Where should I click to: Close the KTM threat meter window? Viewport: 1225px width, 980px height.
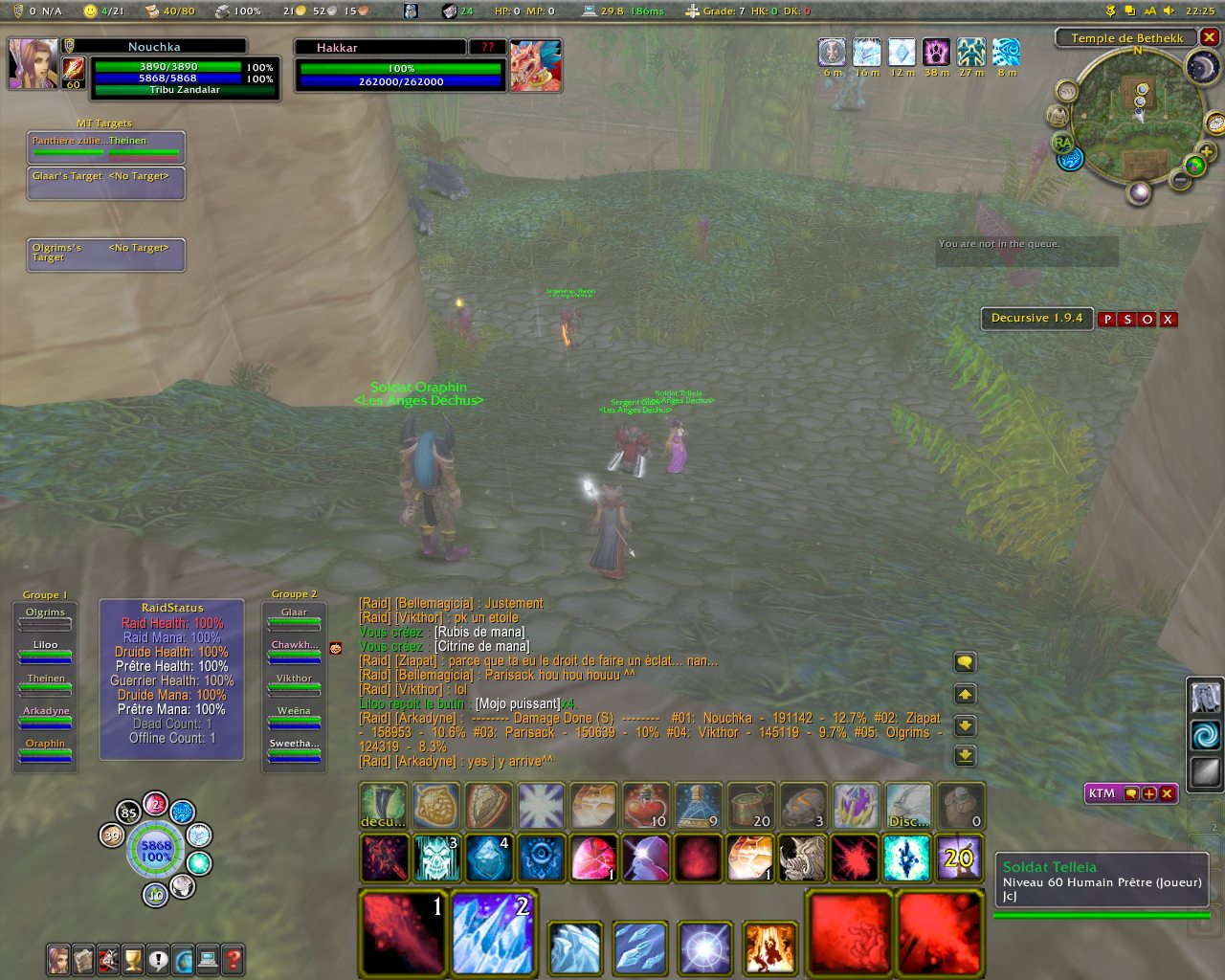pos(1167,793)
